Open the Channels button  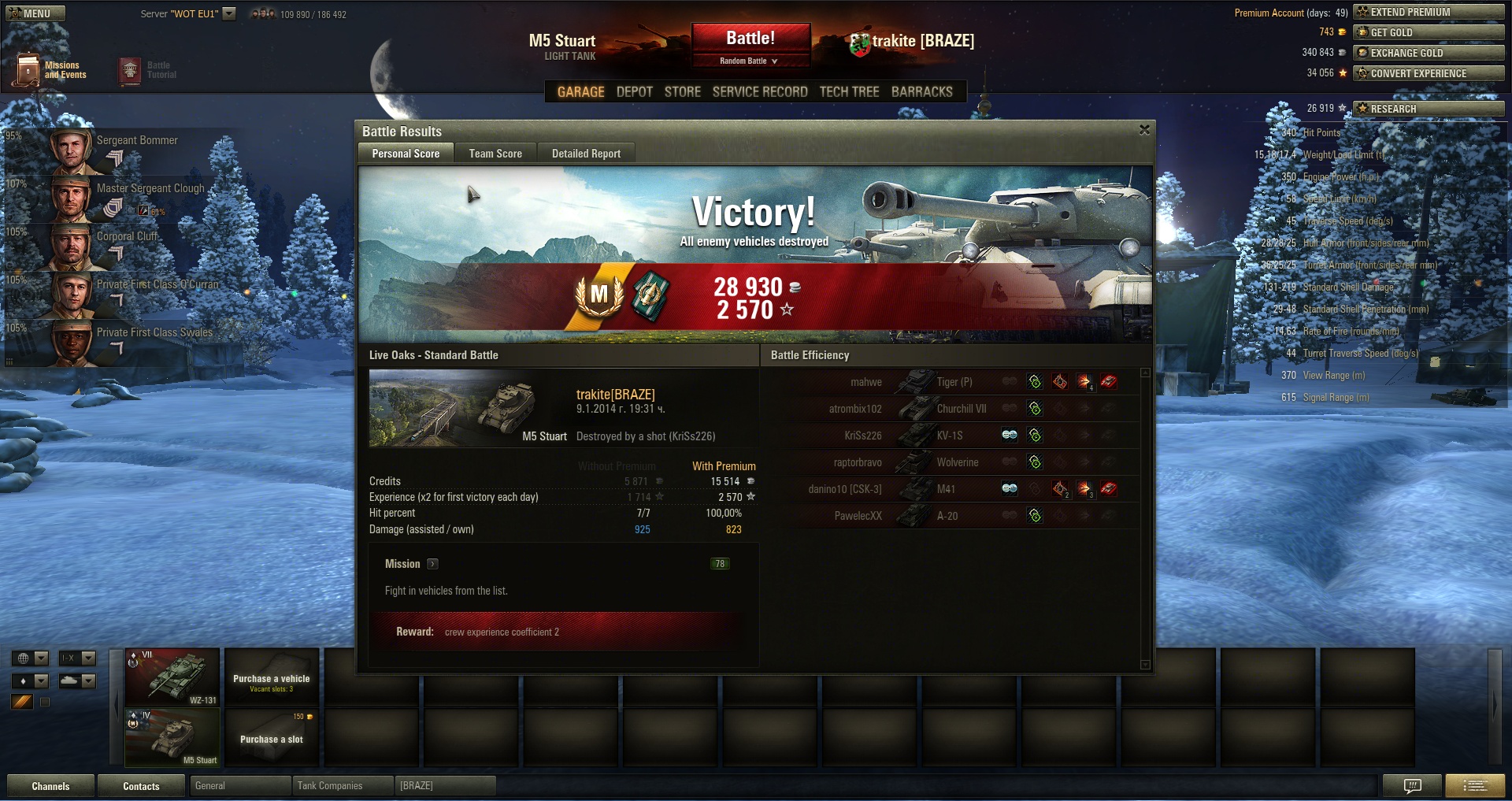[x=50, y=786]
